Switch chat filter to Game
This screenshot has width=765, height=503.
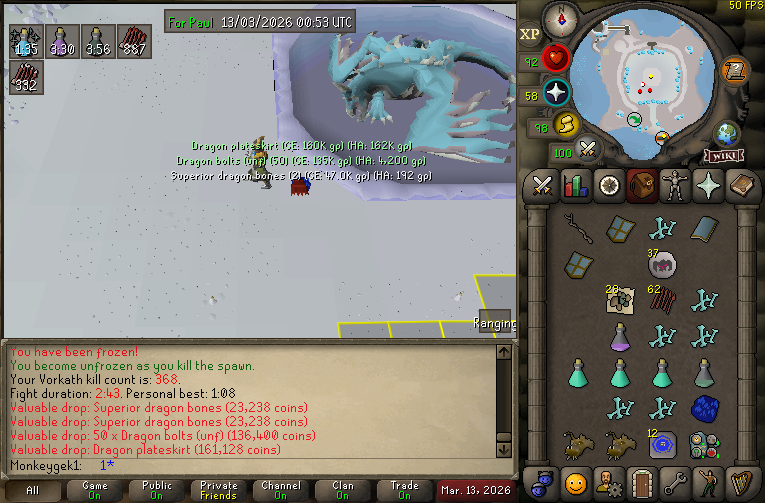[95, 490]
